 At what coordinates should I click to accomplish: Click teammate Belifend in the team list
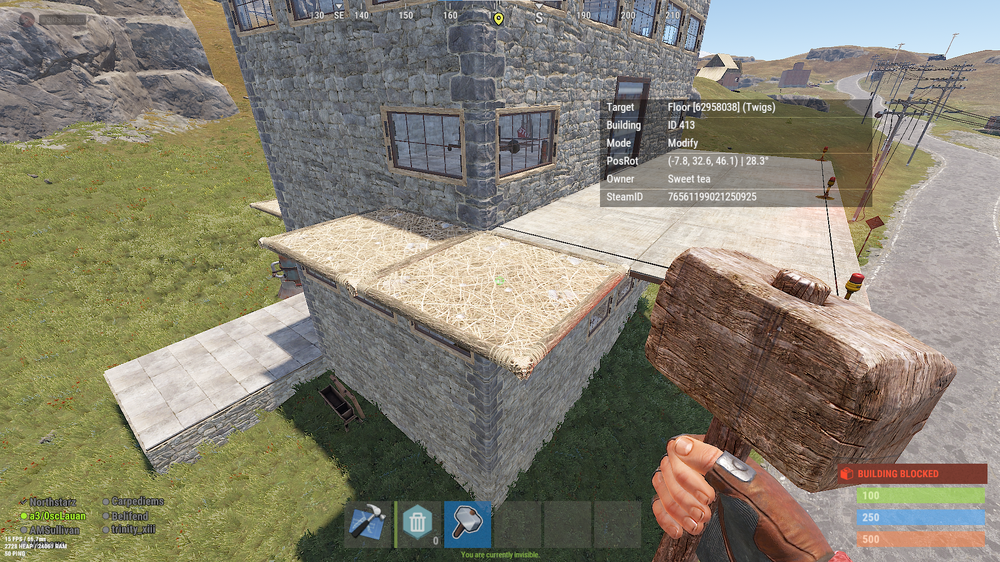point(129,515)
